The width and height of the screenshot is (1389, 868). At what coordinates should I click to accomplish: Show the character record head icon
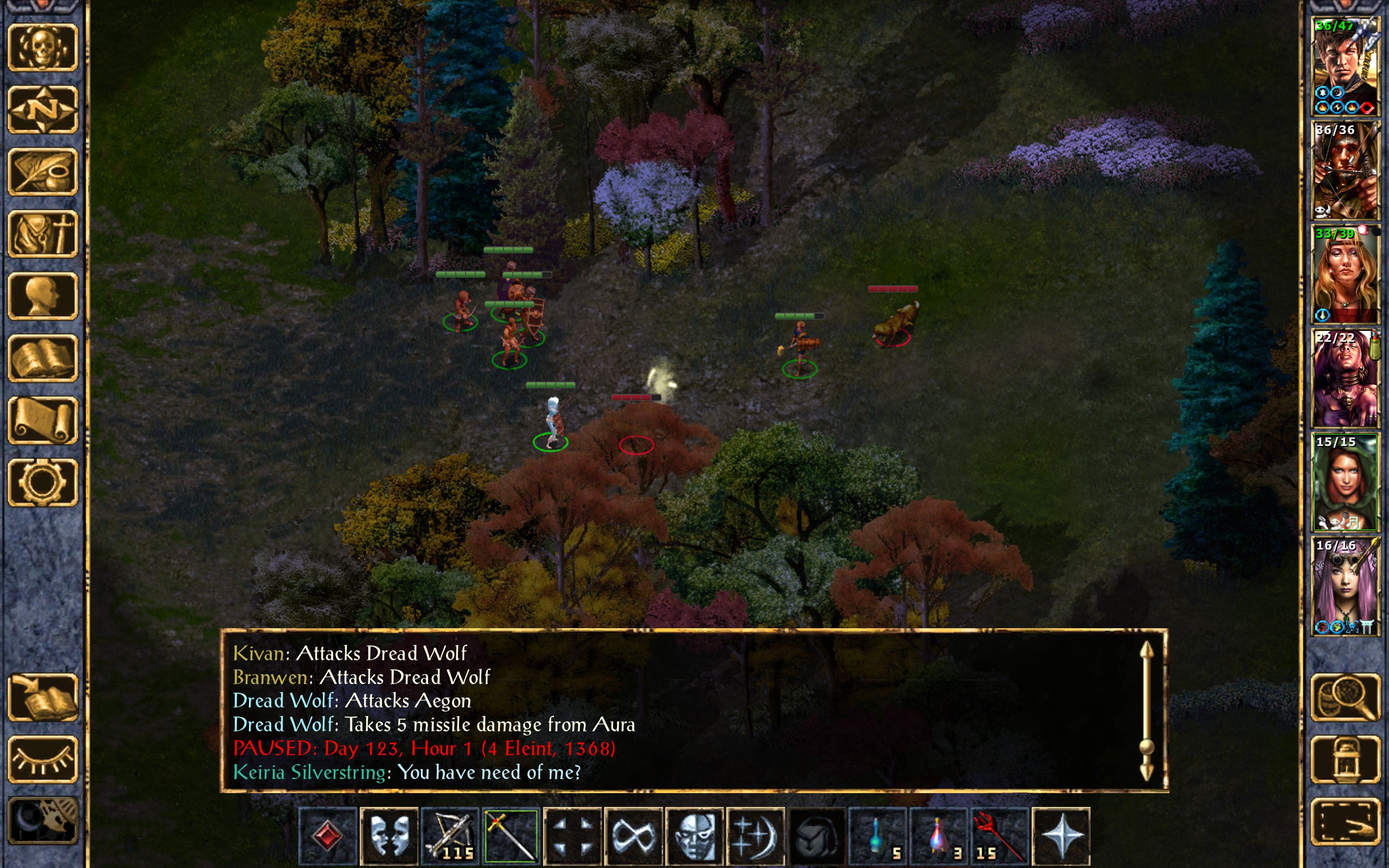42,296
